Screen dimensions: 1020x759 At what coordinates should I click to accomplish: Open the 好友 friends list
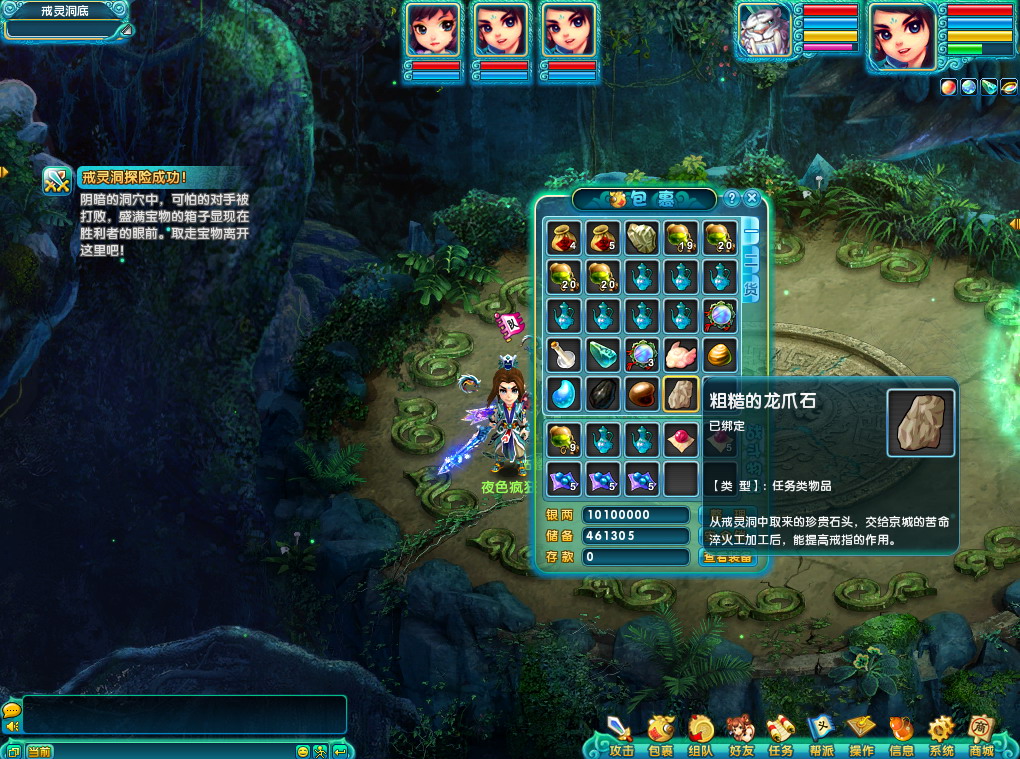[741, 736]
